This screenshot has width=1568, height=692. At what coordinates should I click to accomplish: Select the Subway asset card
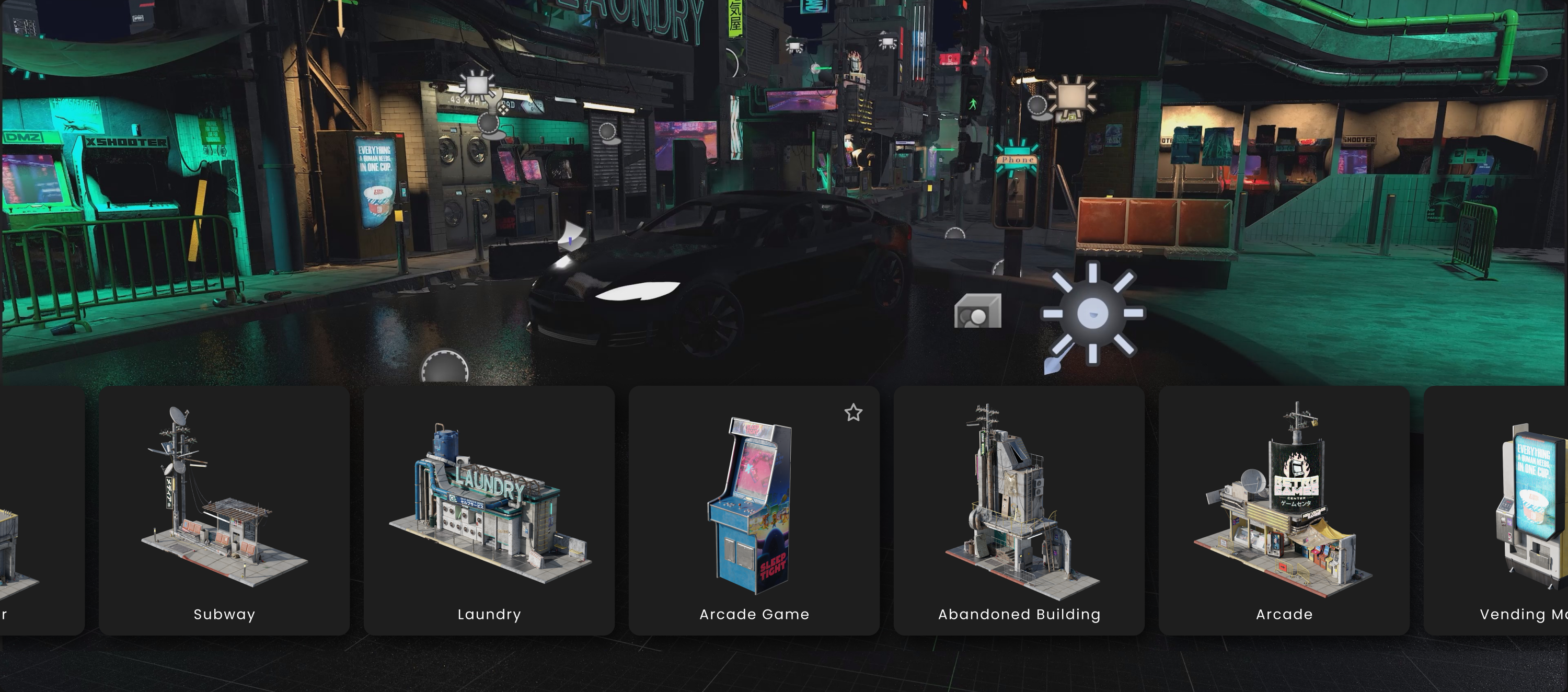pyautogui.click(x=224, y=511)
